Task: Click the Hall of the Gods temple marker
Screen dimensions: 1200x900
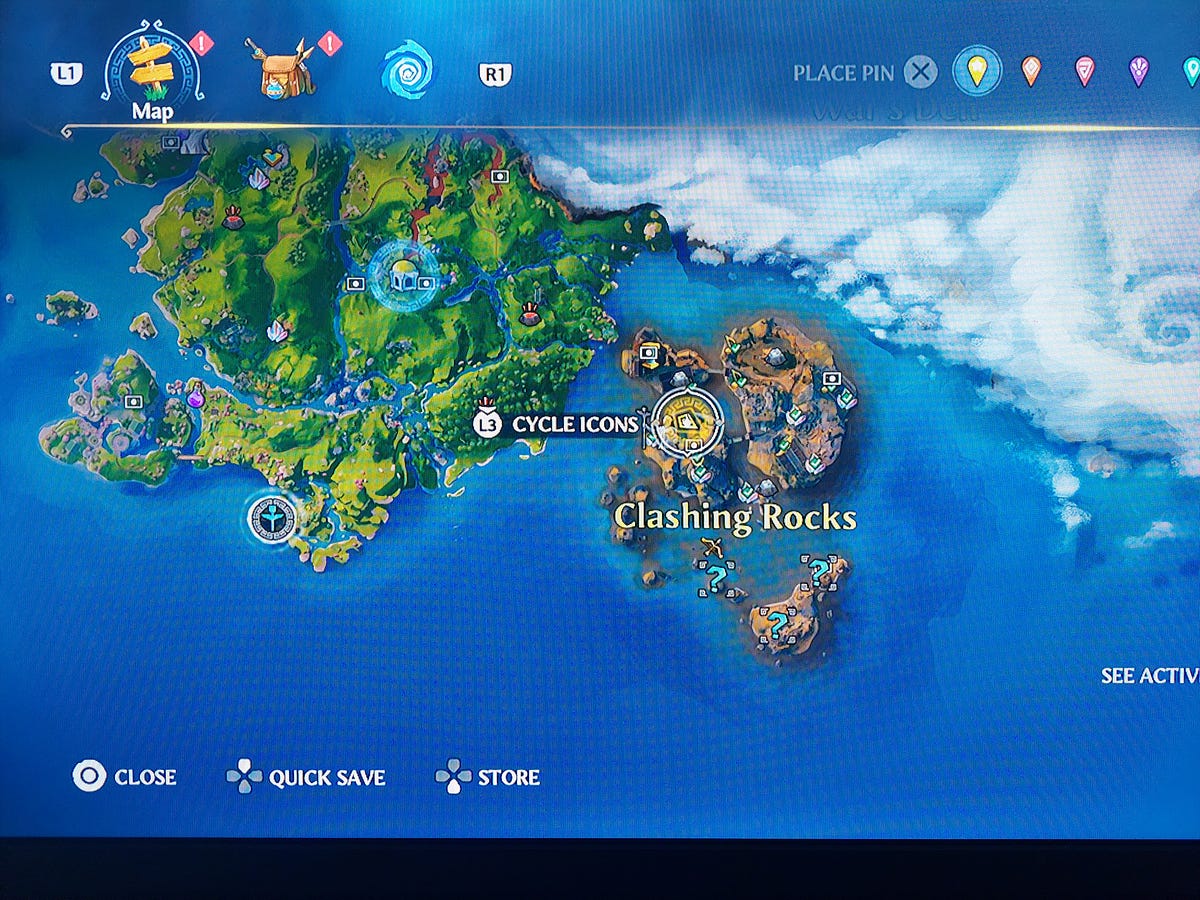Action: pos(404,279)
